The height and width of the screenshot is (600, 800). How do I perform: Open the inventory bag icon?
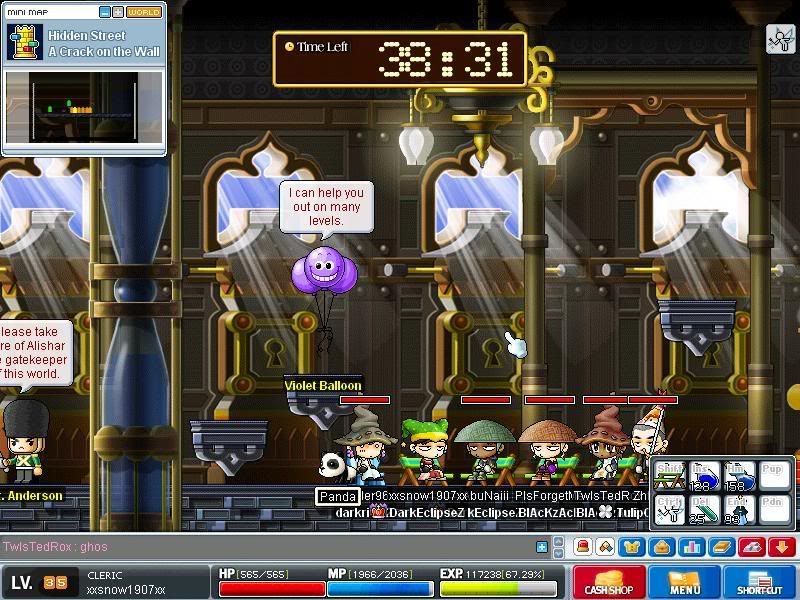point(660,547)
